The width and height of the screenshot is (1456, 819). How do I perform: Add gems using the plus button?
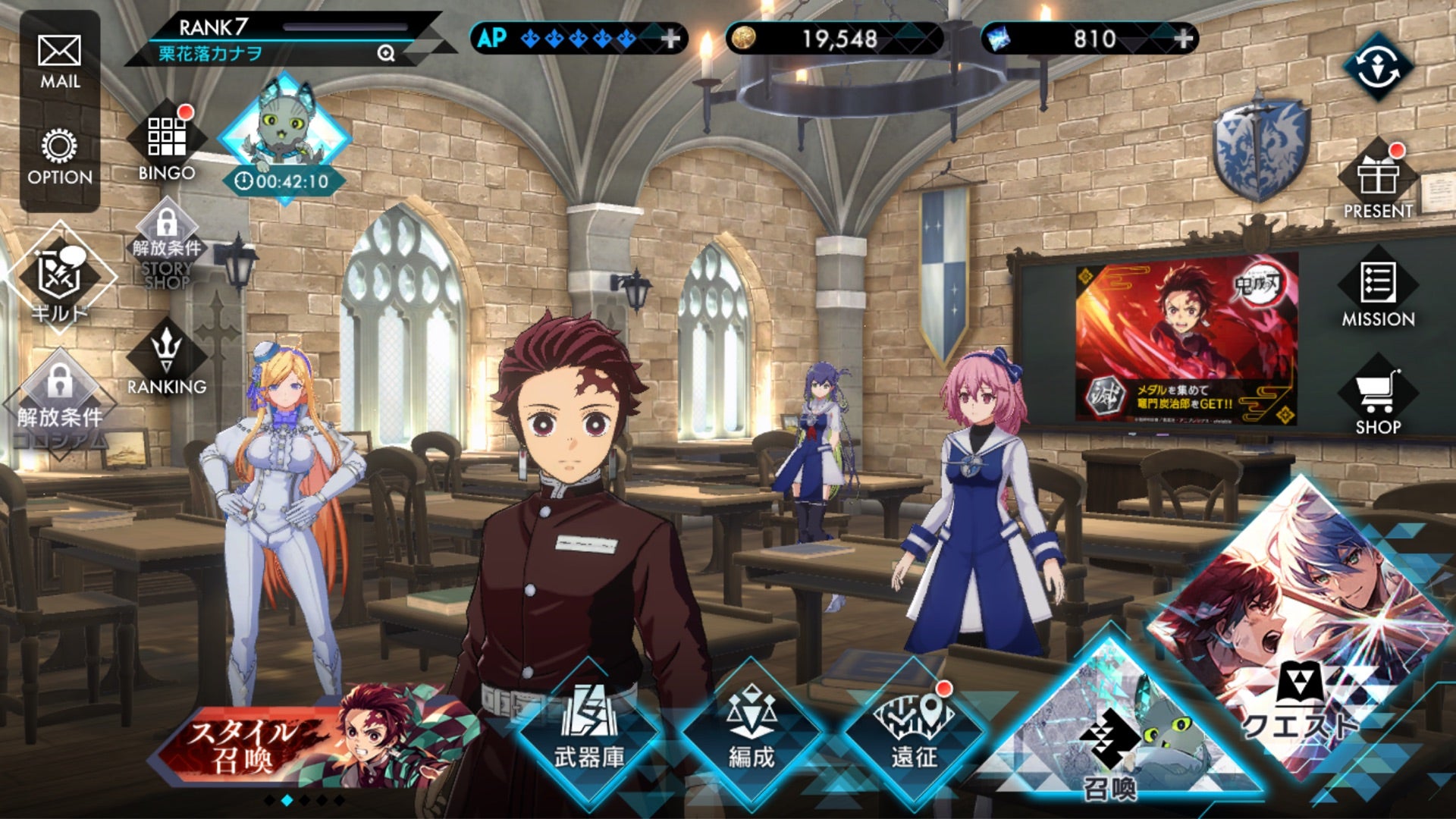coord(1183,39)
